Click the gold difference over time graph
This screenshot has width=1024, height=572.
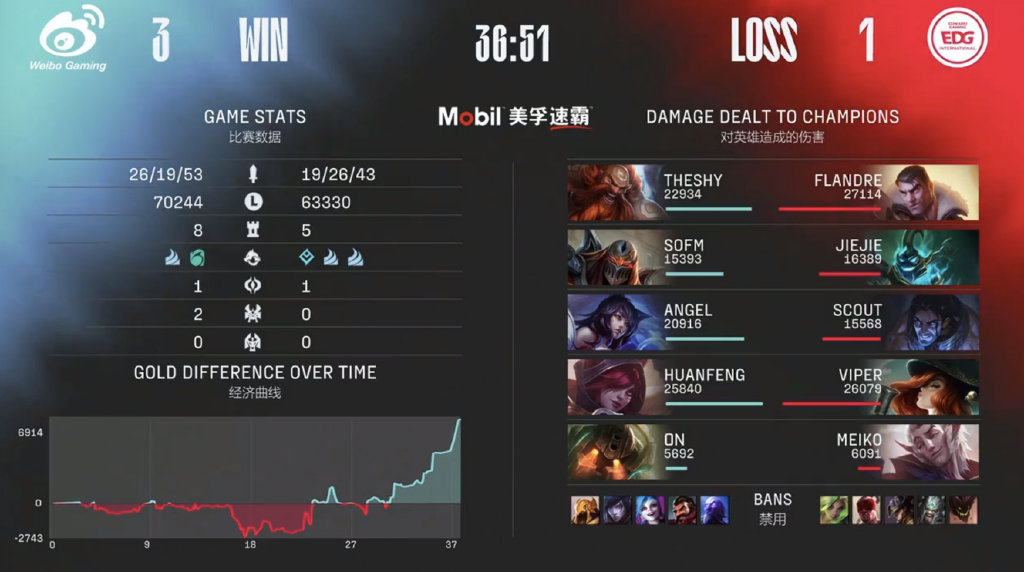click(255, 477)
